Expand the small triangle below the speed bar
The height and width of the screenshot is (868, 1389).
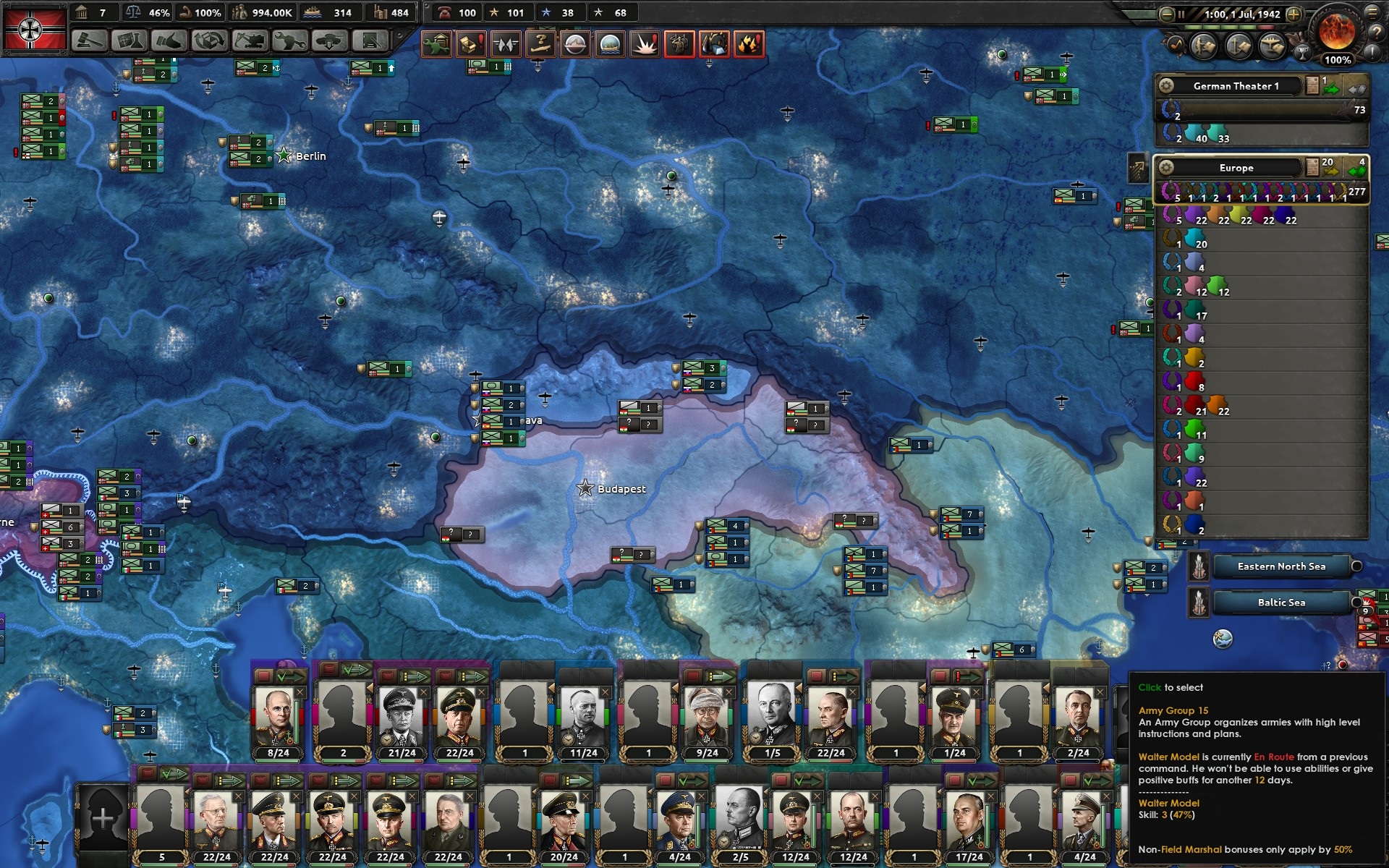(x=1257, y=63)
